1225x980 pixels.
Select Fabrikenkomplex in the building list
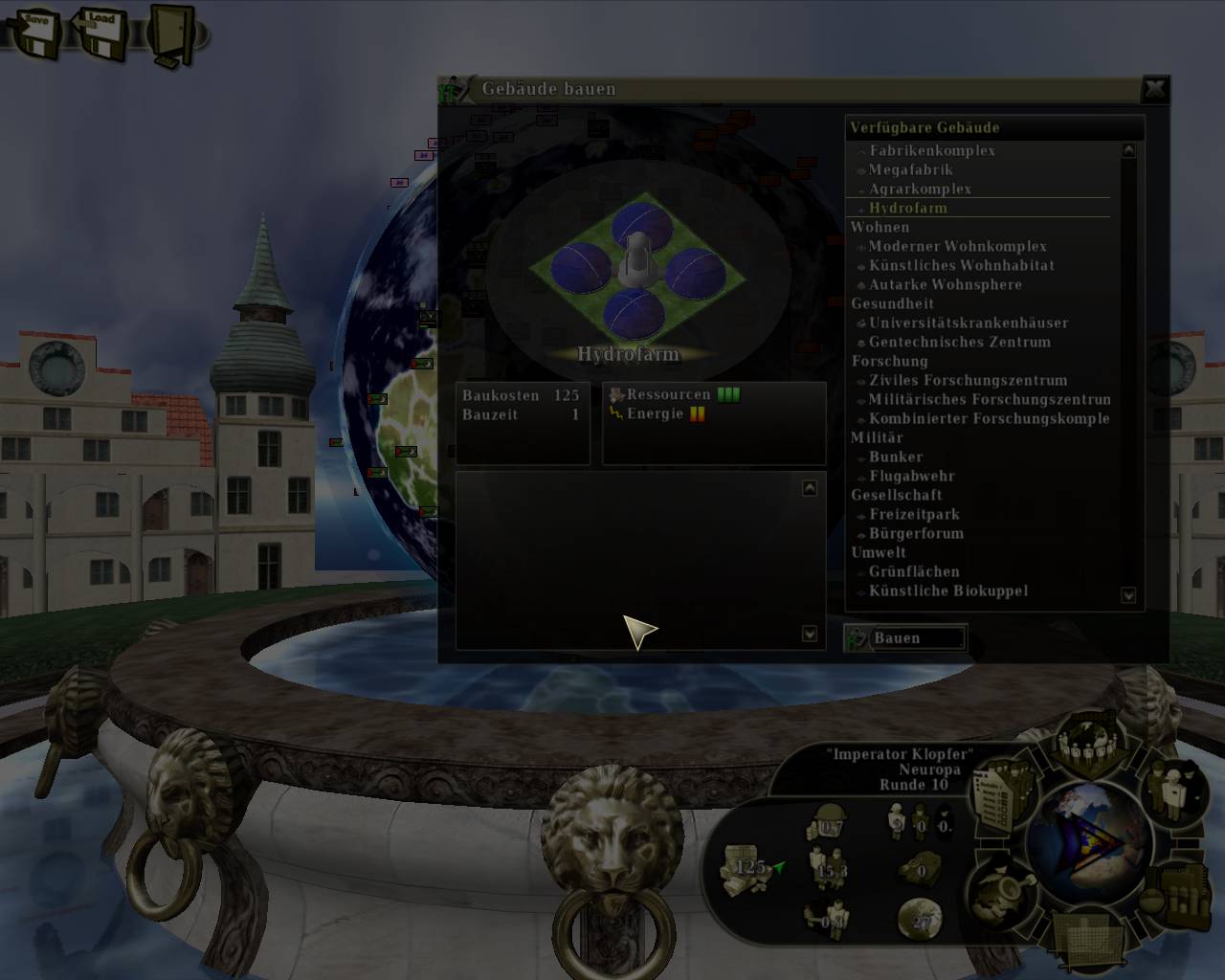tap(931, 150)
